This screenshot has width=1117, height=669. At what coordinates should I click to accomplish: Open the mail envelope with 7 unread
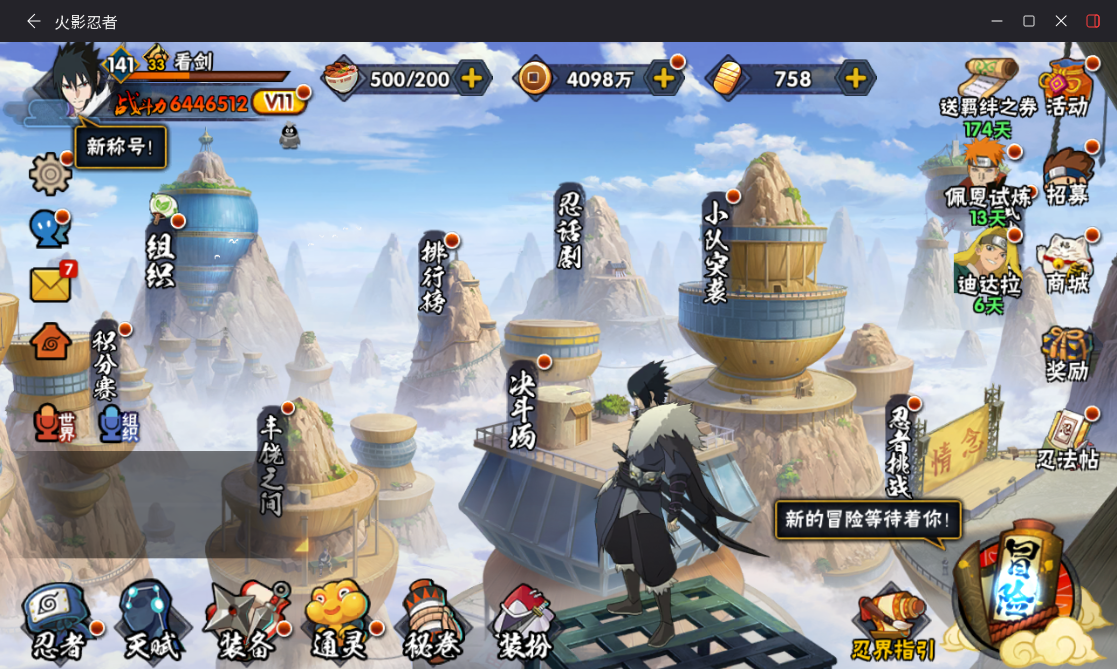point(51,284)
